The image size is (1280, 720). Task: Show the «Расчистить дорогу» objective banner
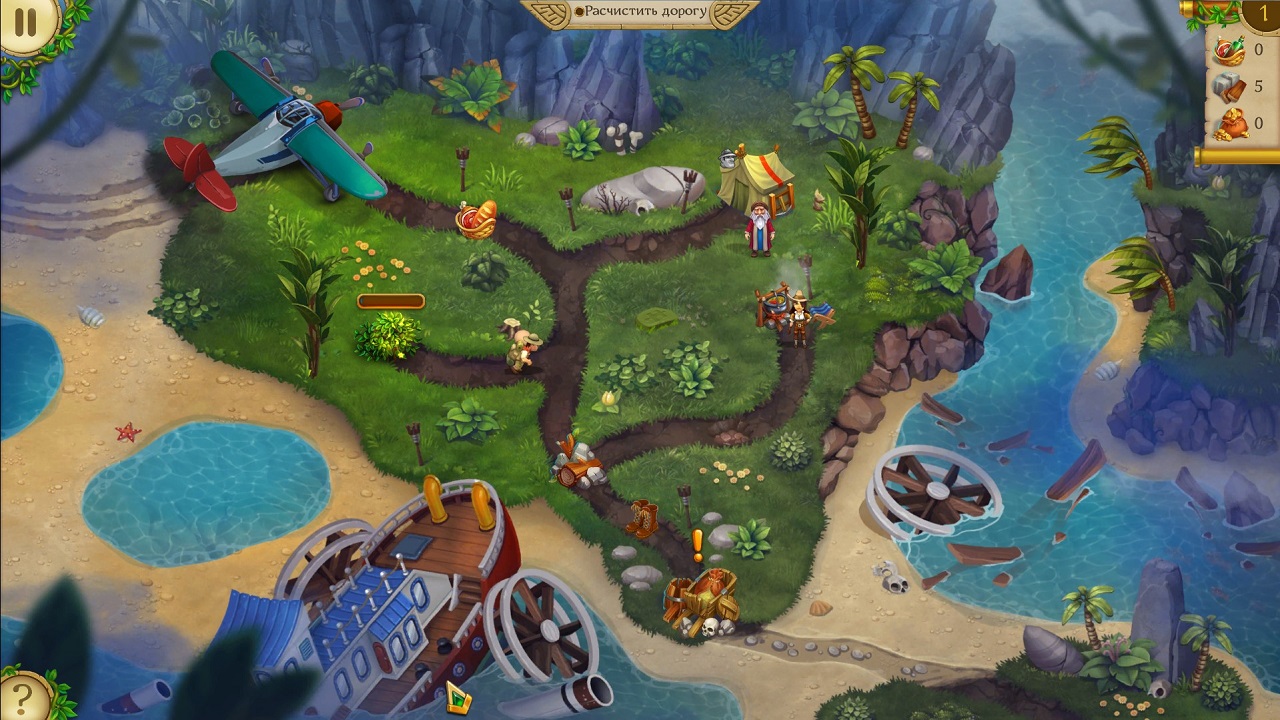click(641, 13)
